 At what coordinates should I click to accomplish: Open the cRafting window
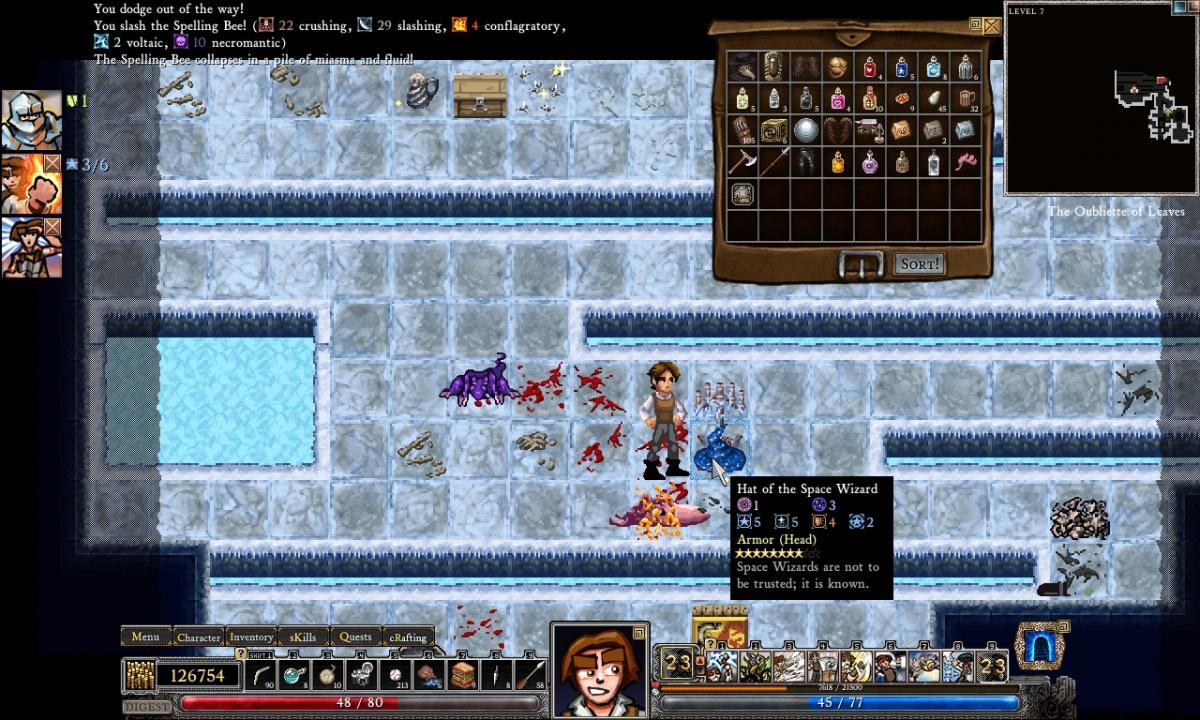[408, 636]
